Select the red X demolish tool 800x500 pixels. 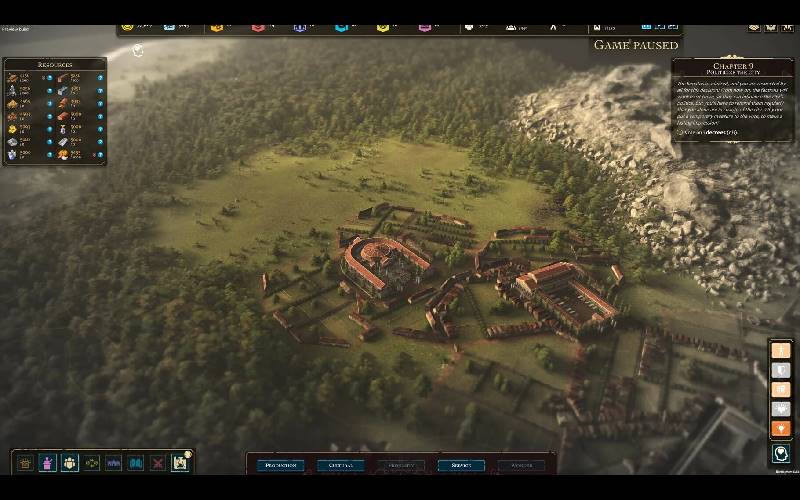158,463
